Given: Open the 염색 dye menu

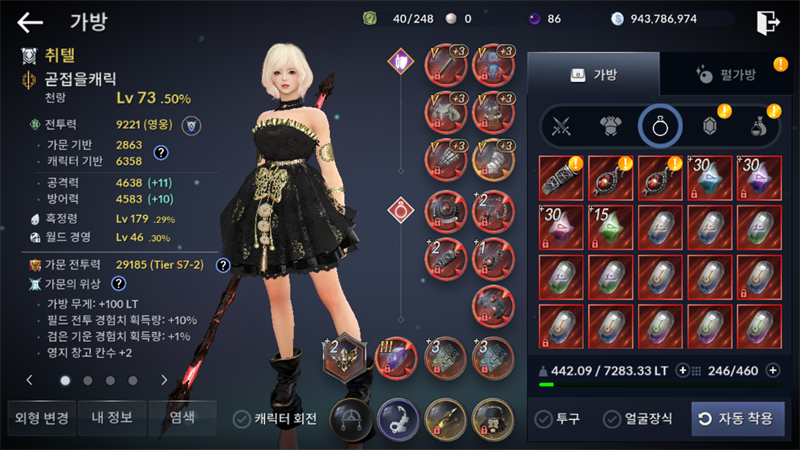Looking at the screenshot, I should point(182,417).
